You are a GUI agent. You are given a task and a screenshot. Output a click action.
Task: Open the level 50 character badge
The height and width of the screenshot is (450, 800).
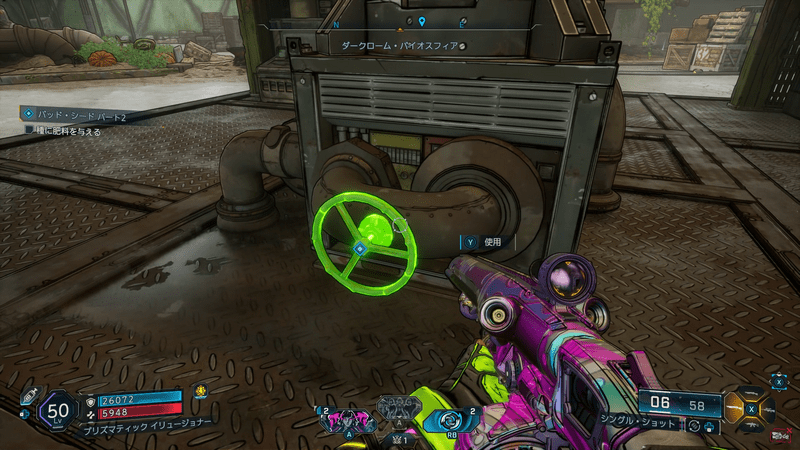click(x=59, y=409)
